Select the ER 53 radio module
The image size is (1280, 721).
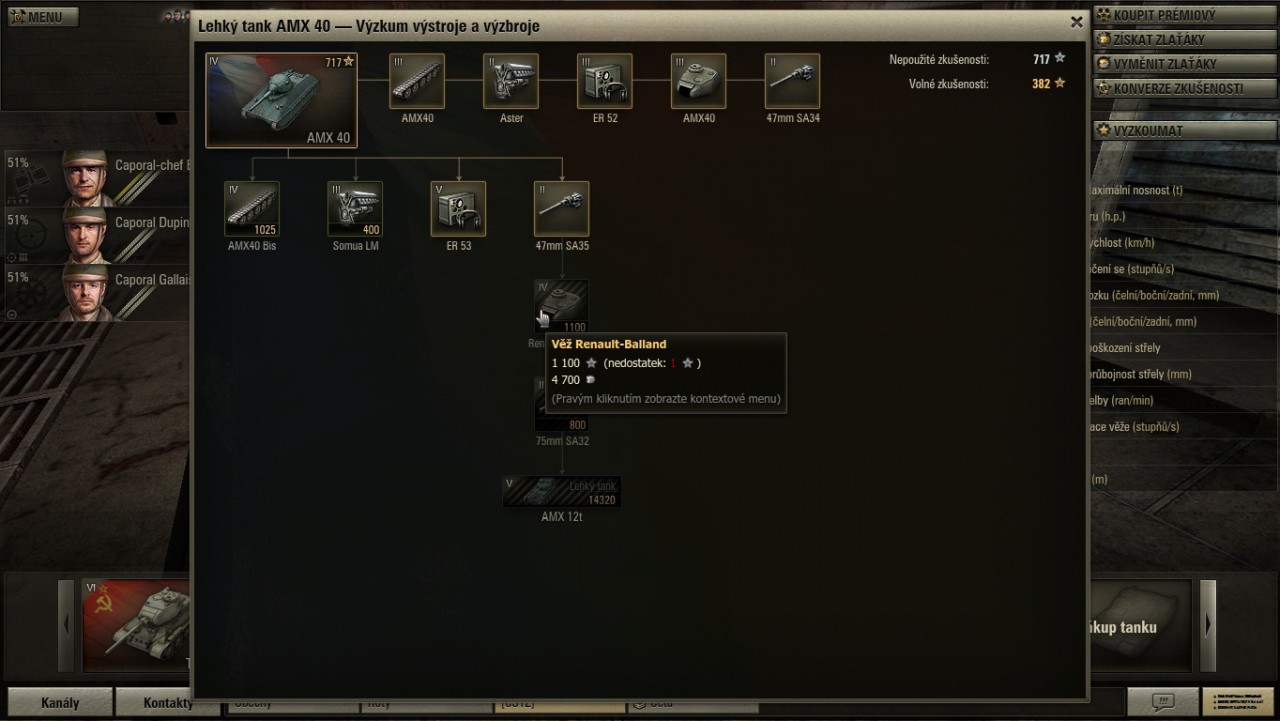pyautogui.click(x=458, y=209)
